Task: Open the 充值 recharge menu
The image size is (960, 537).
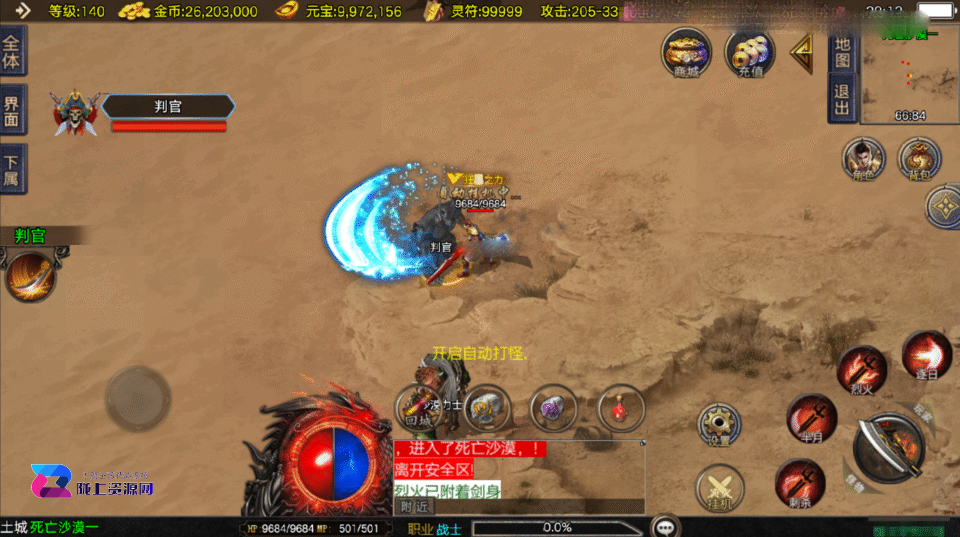Action: [x=750, y=52]
